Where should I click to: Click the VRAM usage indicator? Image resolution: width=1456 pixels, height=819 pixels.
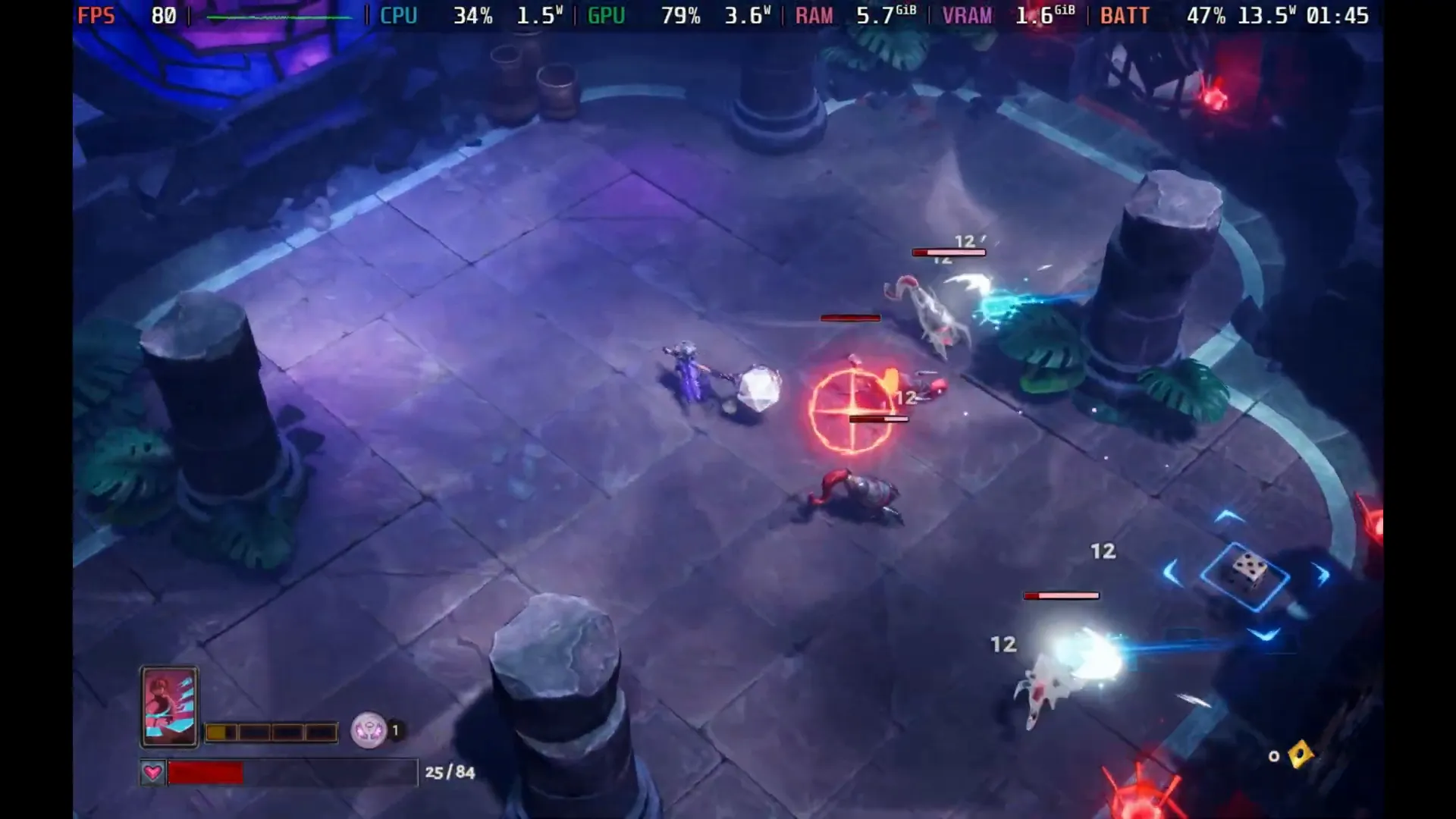pyautogui.click(x=967, y=14)
